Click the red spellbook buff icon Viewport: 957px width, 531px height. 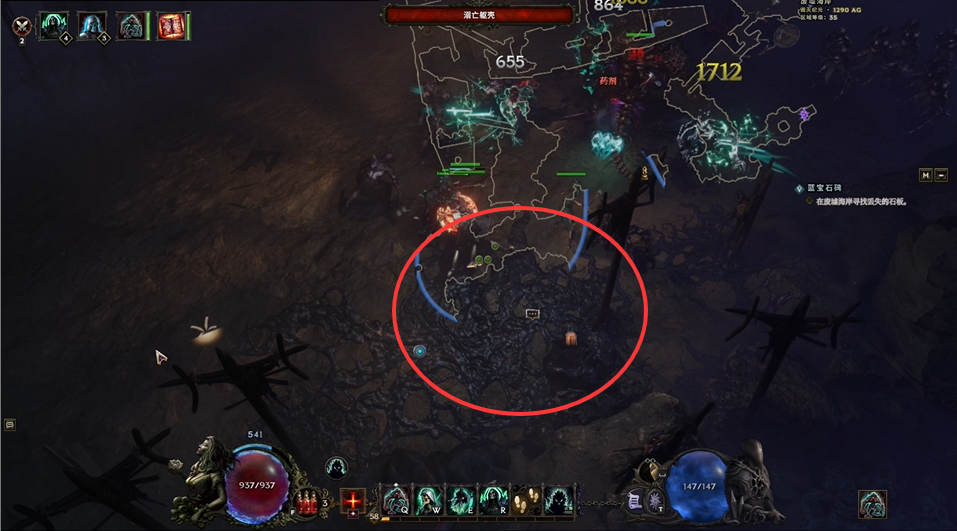172,26
